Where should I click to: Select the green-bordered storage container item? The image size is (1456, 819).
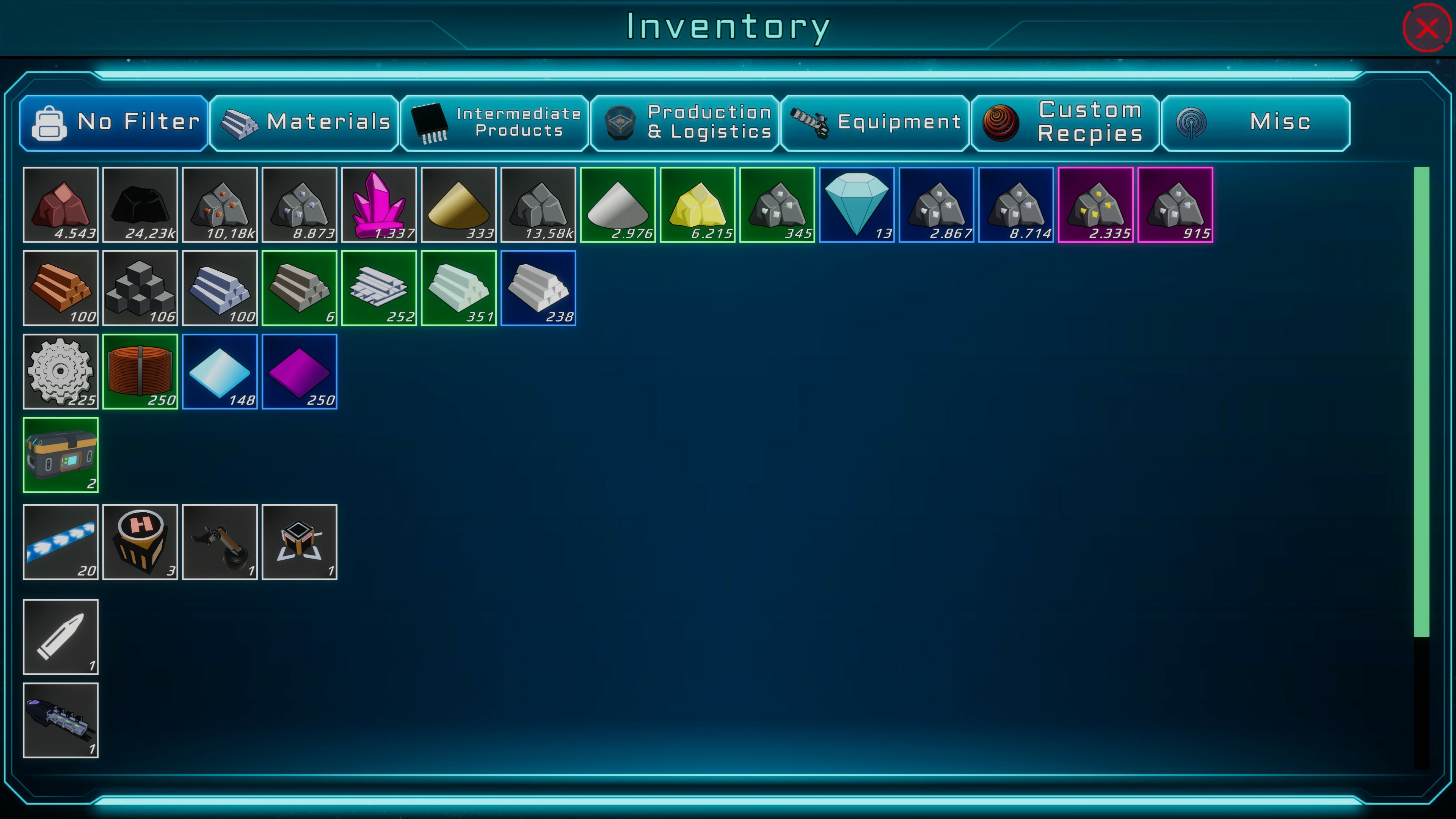(61, 455)
